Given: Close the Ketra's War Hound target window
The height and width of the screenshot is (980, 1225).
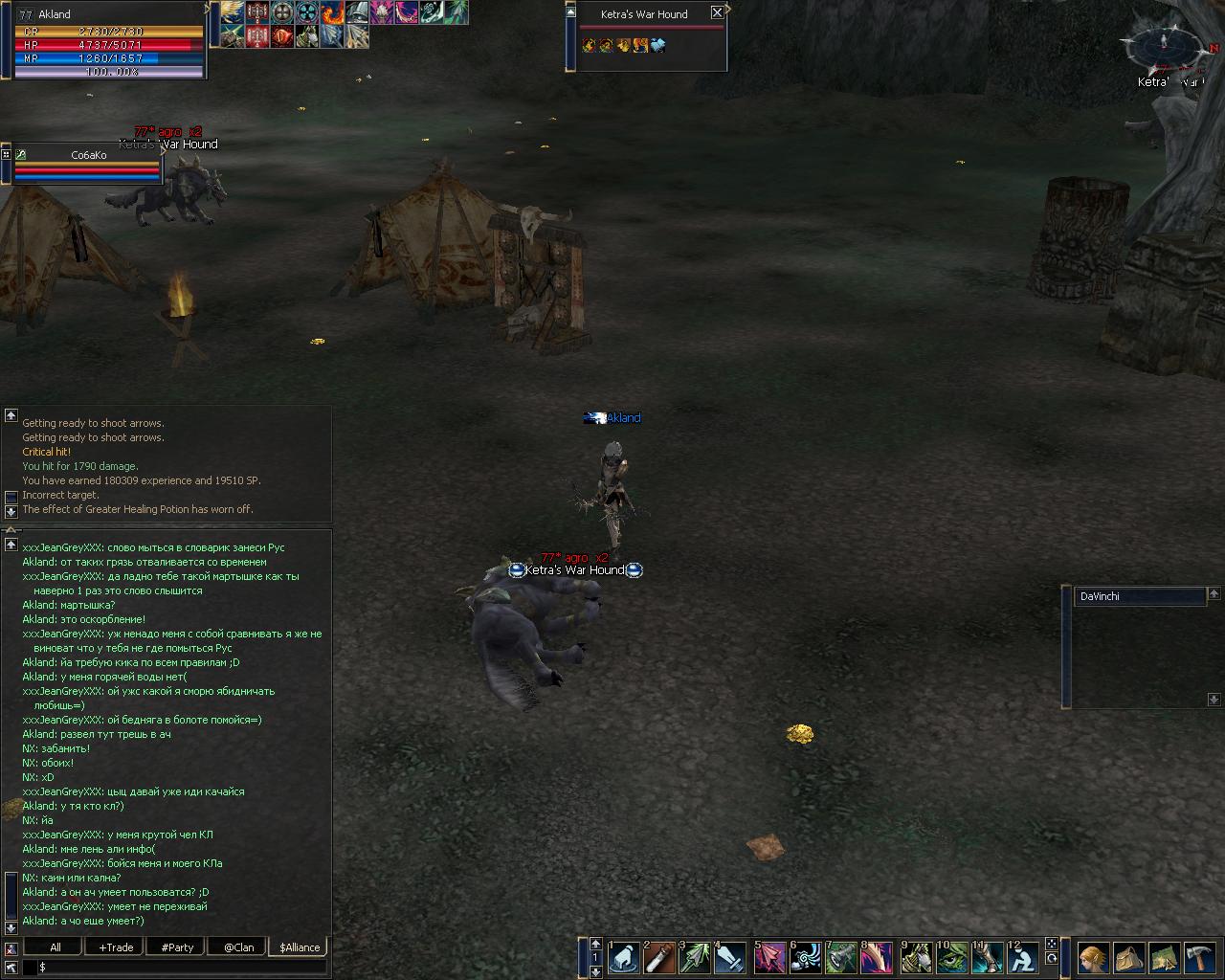Looking at the screenshot, I should coord(717,13).
